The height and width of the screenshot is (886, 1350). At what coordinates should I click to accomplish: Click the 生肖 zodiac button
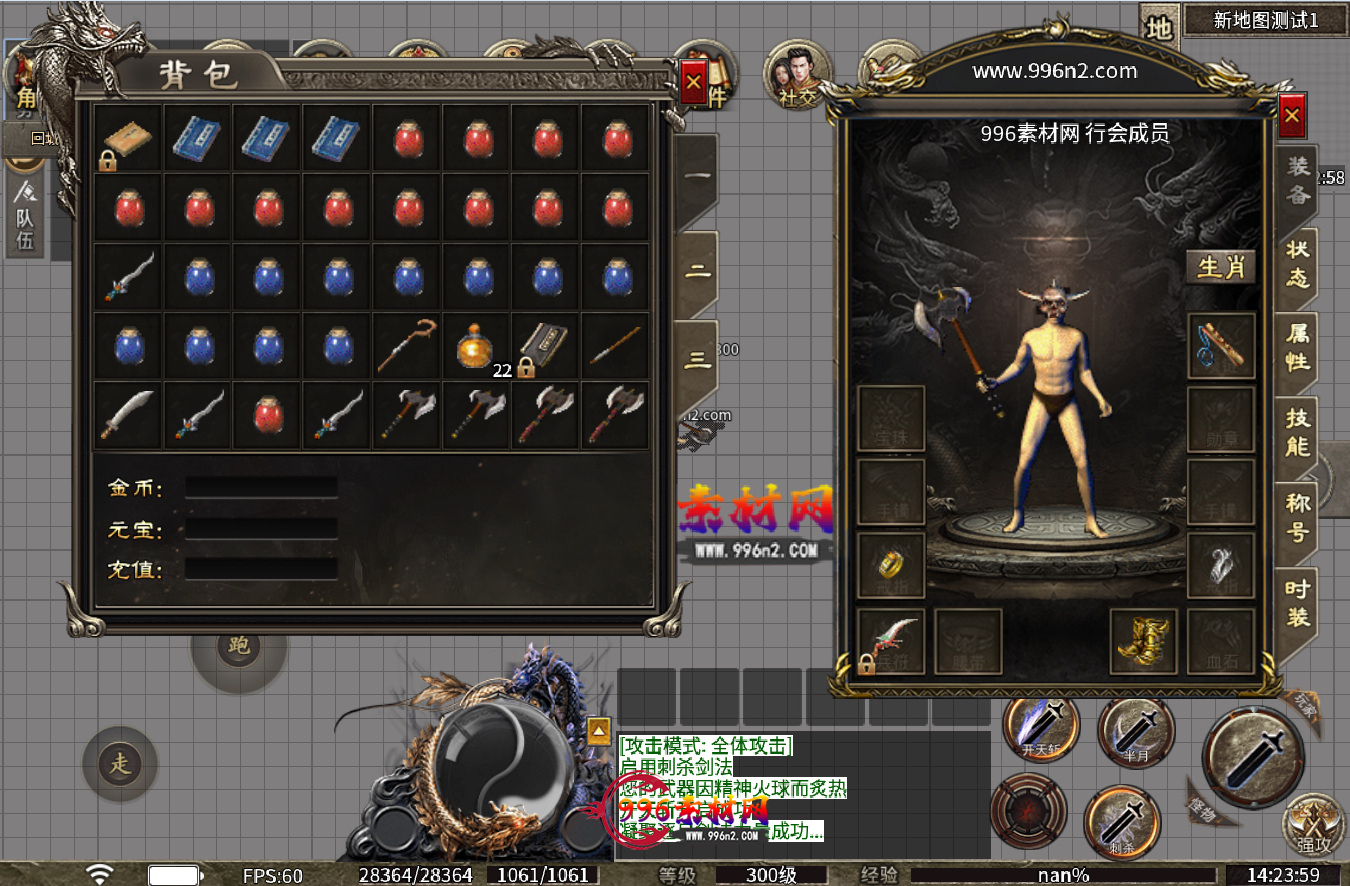1221,267
